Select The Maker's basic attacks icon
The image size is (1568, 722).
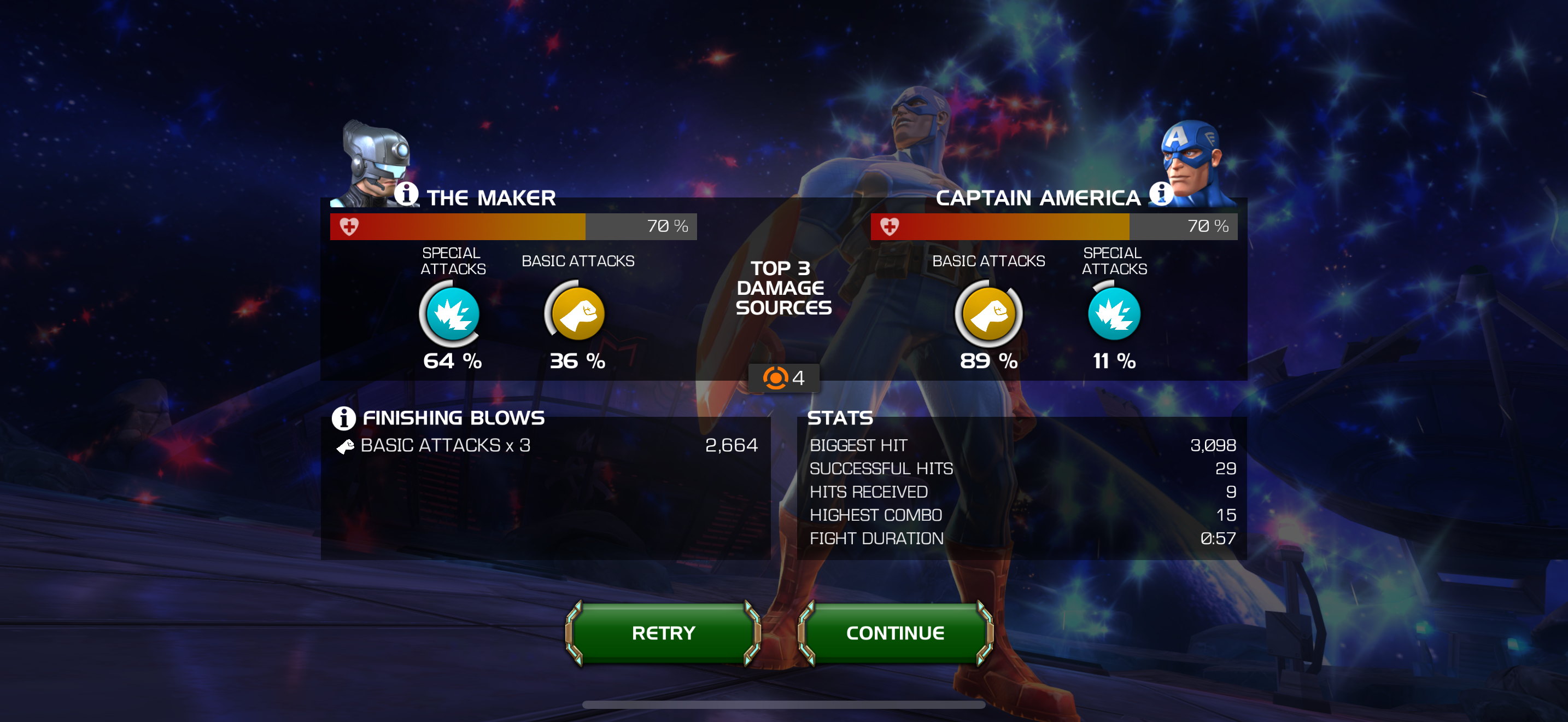pos(577,314)
